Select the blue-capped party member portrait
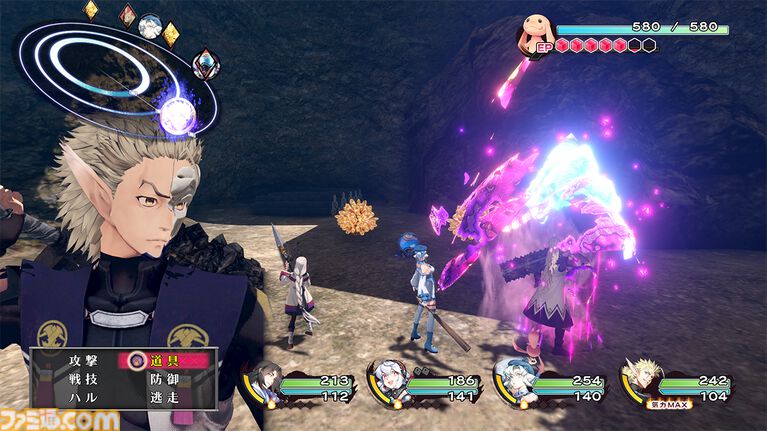The height and width of the screenshot is (431, 767). click(x=514, y=381)
